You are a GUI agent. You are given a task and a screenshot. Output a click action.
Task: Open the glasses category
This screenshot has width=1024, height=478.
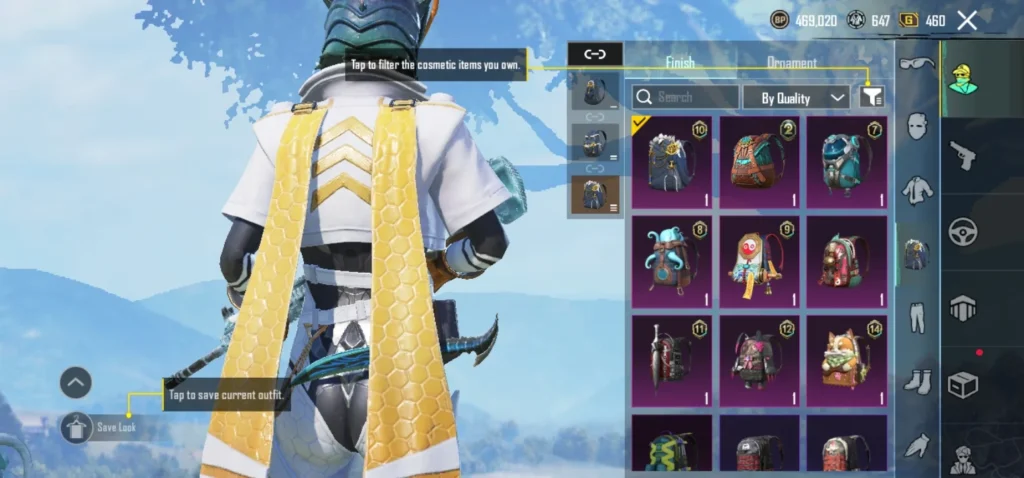917,64
